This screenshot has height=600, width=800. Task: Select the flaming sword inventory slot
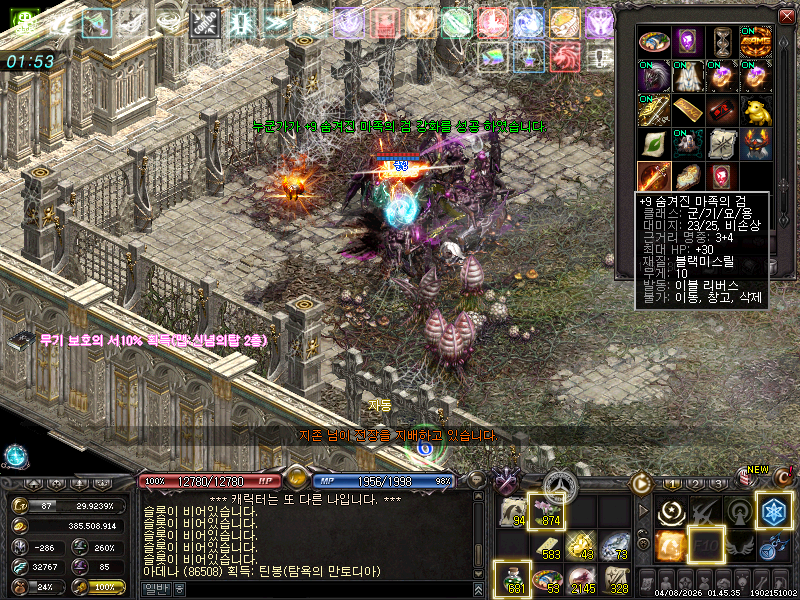tap(653, 177)
